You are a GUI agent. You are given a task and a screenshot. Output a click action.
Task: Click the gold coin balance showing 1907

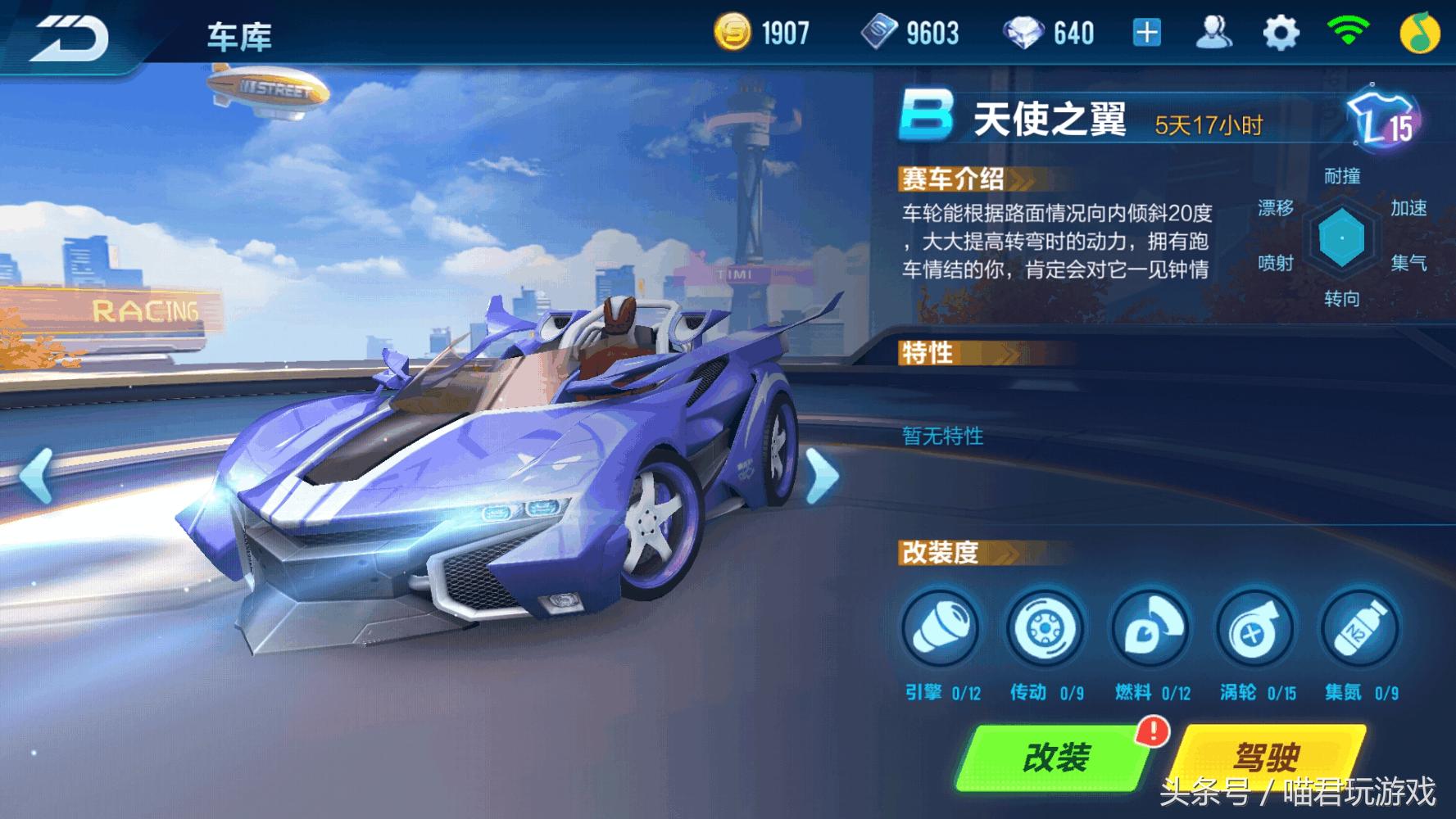(762, 31)
